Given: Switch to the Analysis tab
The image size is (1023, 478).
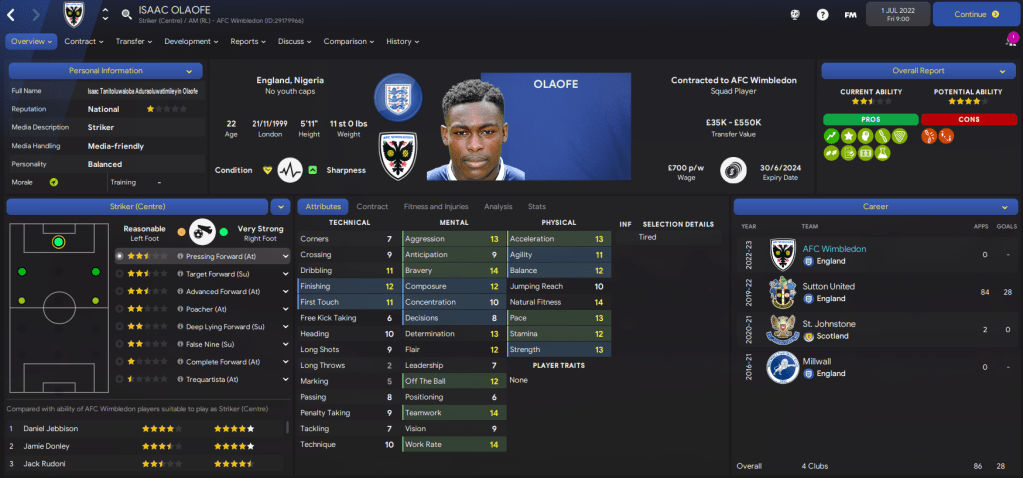Looking at the screenshot, I should click(498, 207).
